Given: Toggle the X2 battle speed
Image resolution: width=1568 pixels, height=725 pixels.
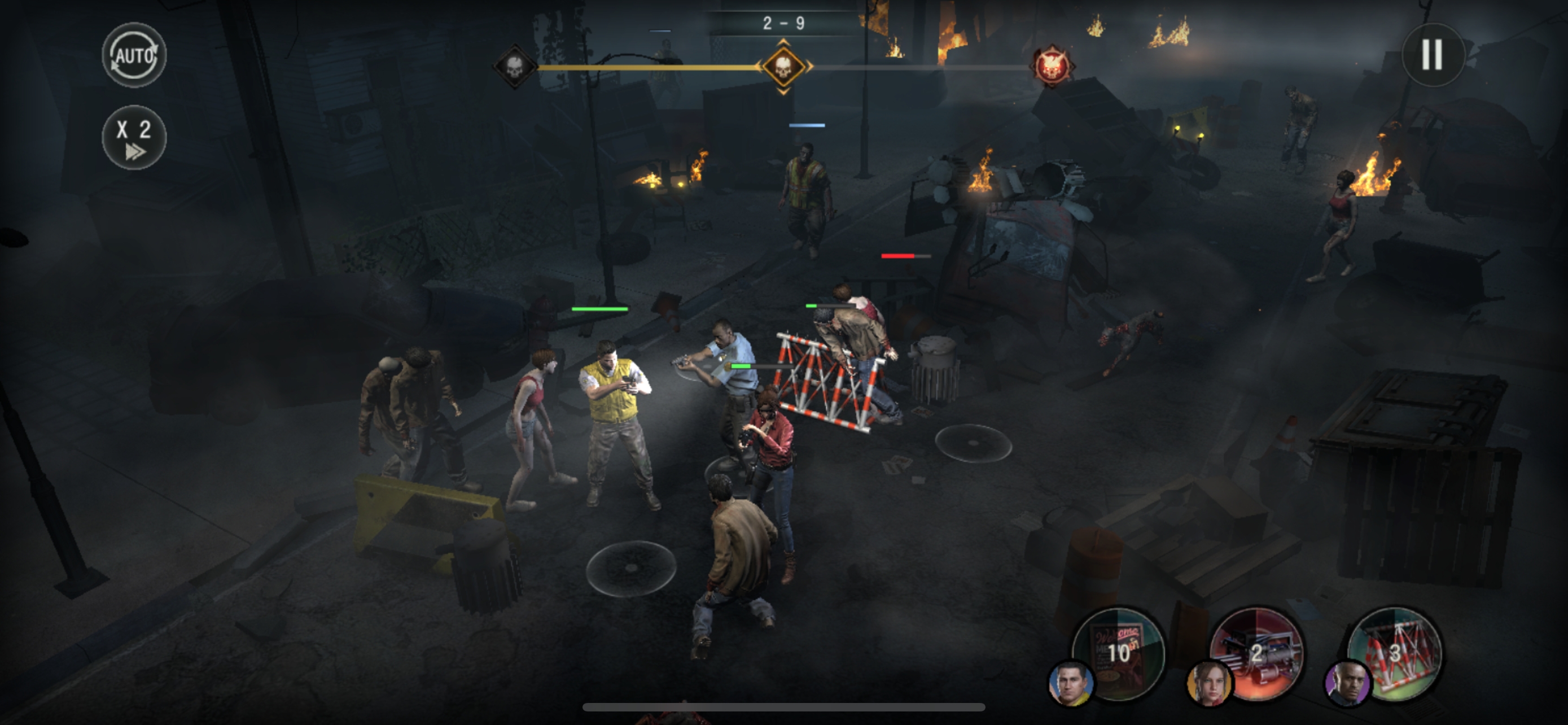Looking at the screenshot, I should 134,137.
